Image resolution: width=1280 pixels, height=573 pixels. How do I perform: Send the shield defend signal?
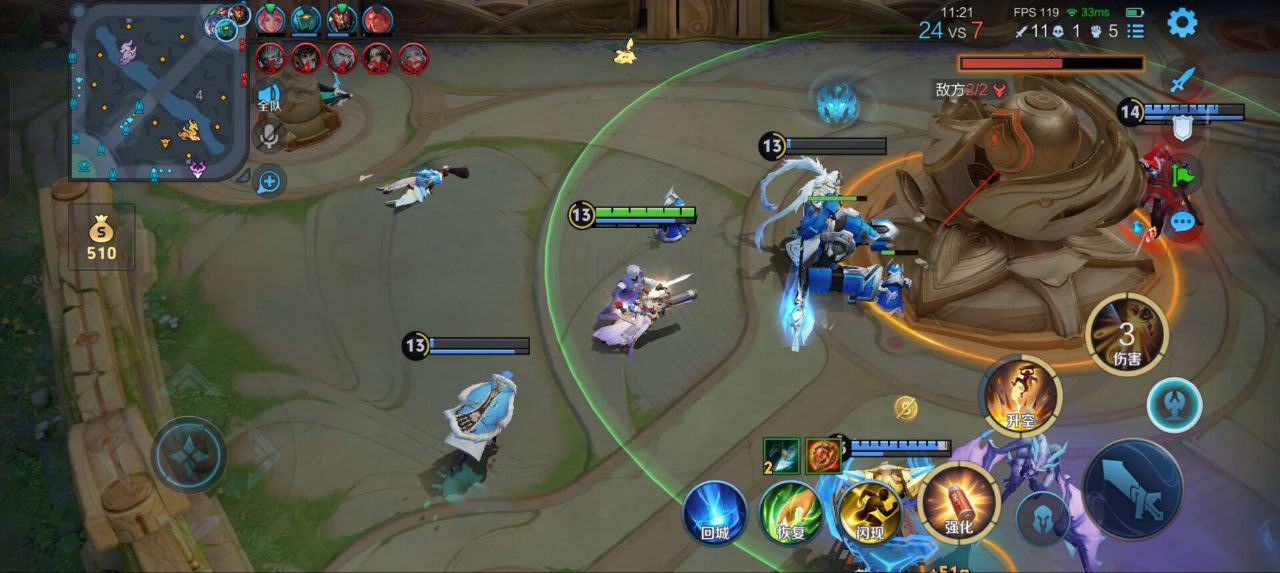1182,127
